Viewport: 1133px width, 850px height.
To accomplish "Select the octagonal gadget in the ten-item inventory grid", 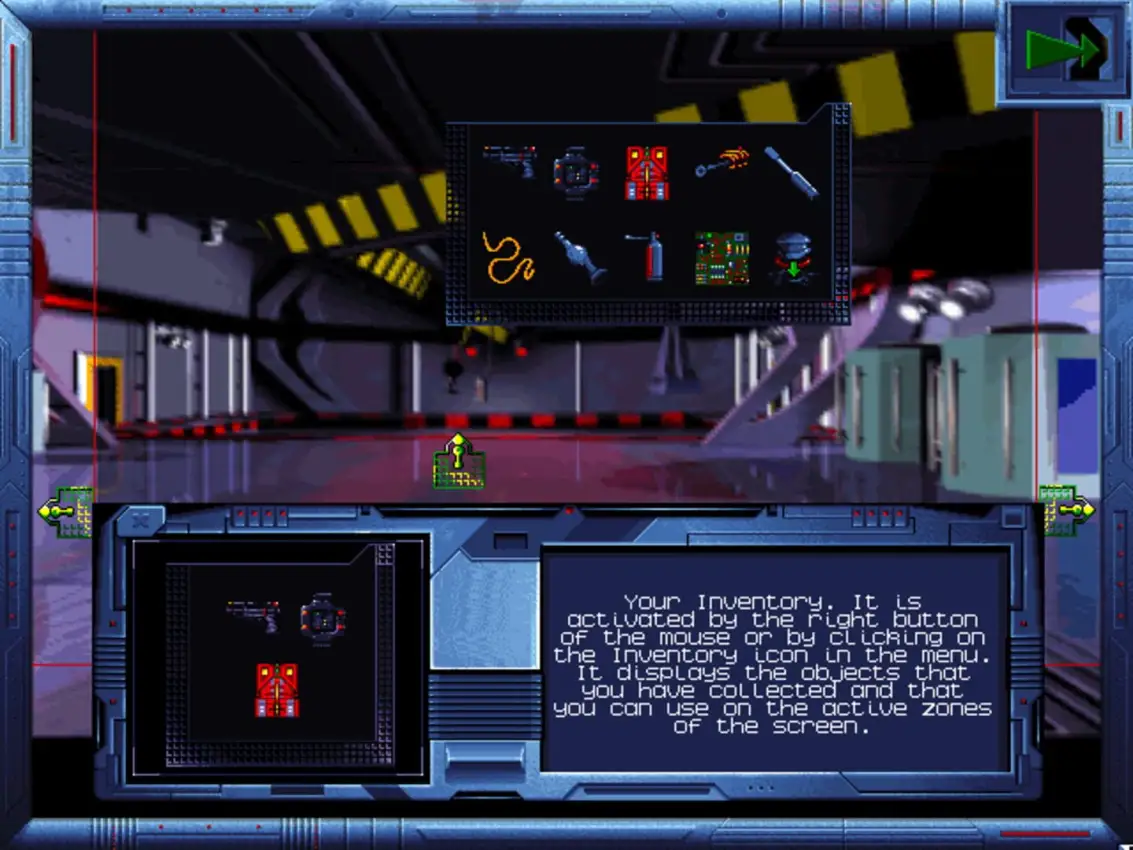I will [x=576, y=172].
